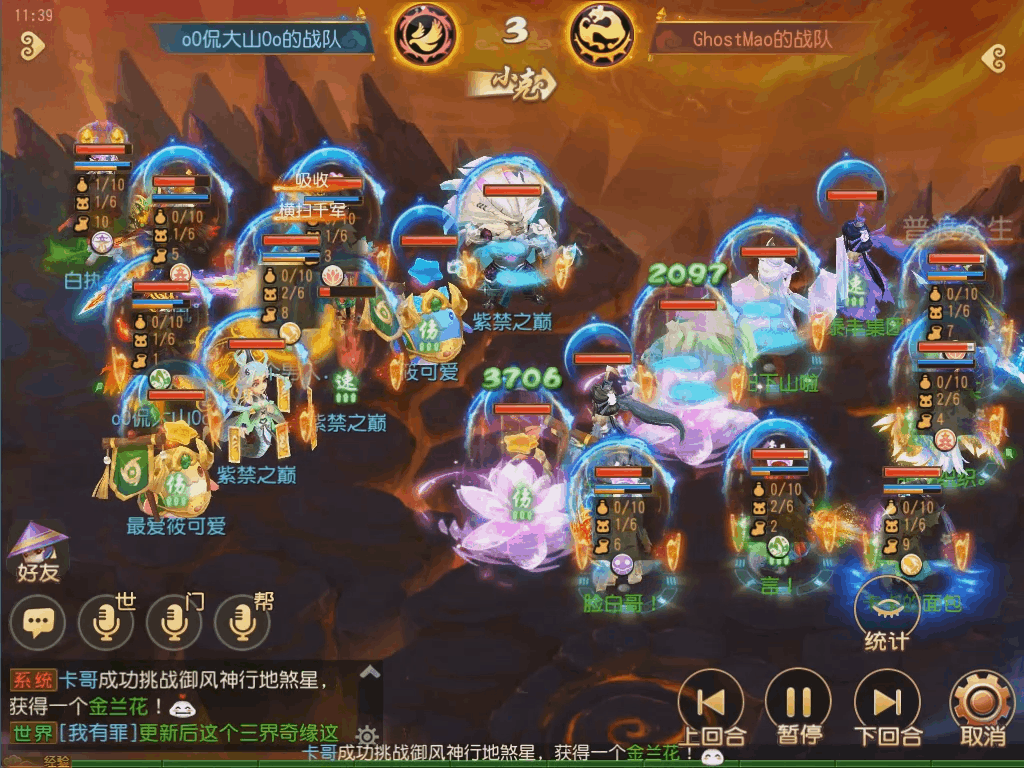Show battle 统计 statistics

(886, 612)
